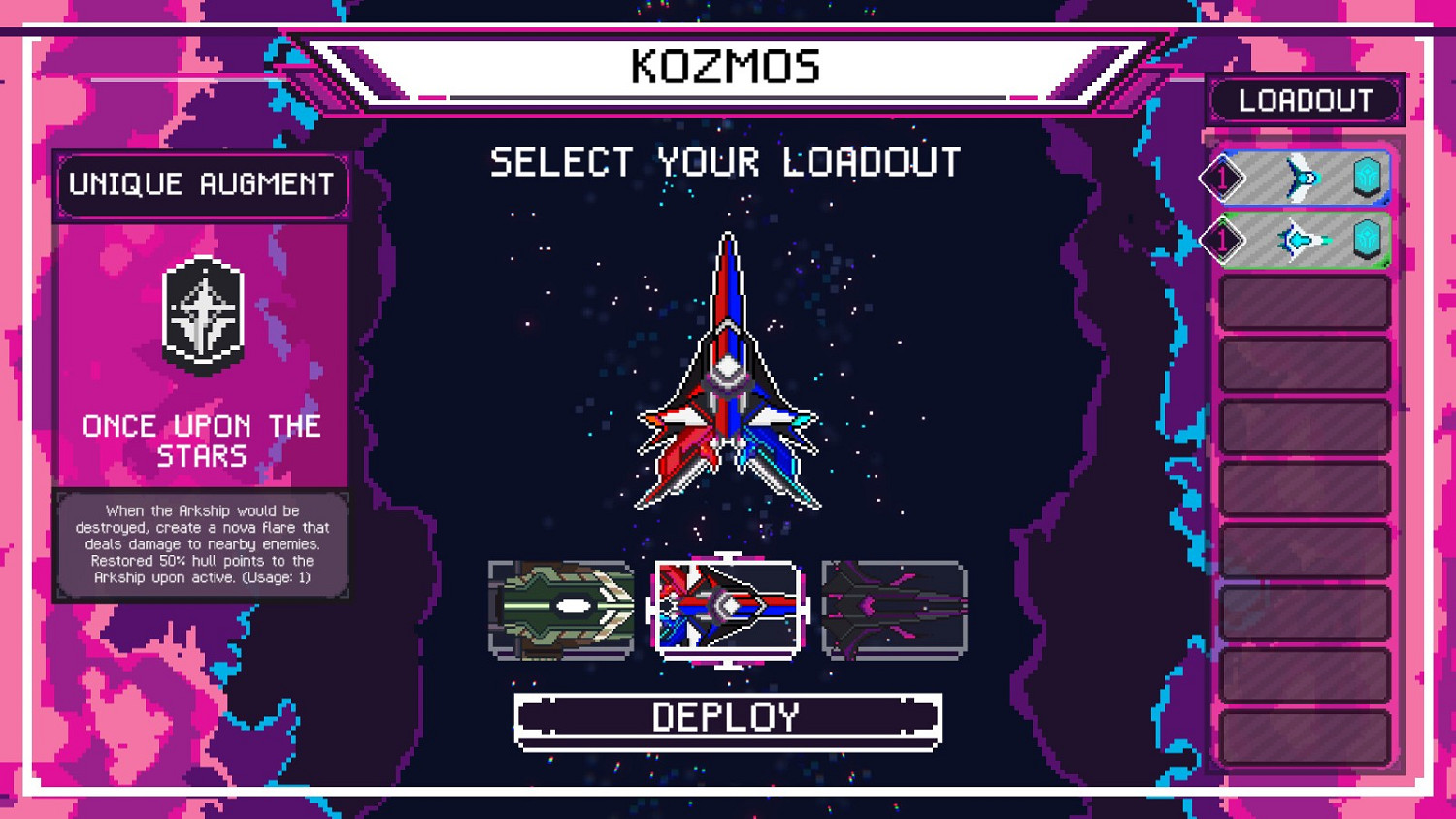The width and height of the screenshot is (1456, 819).
Task: Click the gem icon in the green loadout slot
Action: click(1368, 240)
